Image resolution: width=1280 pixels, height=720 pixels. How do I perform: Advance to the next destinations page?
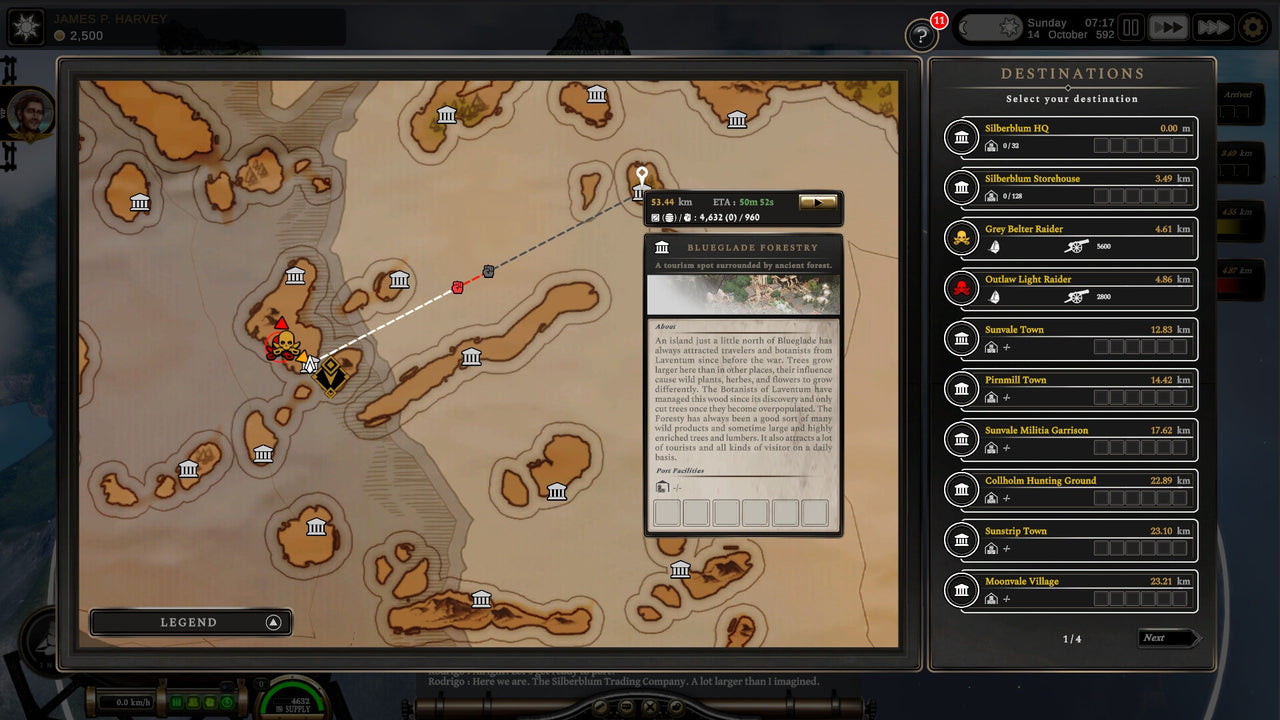click(x=1168, y=637)
